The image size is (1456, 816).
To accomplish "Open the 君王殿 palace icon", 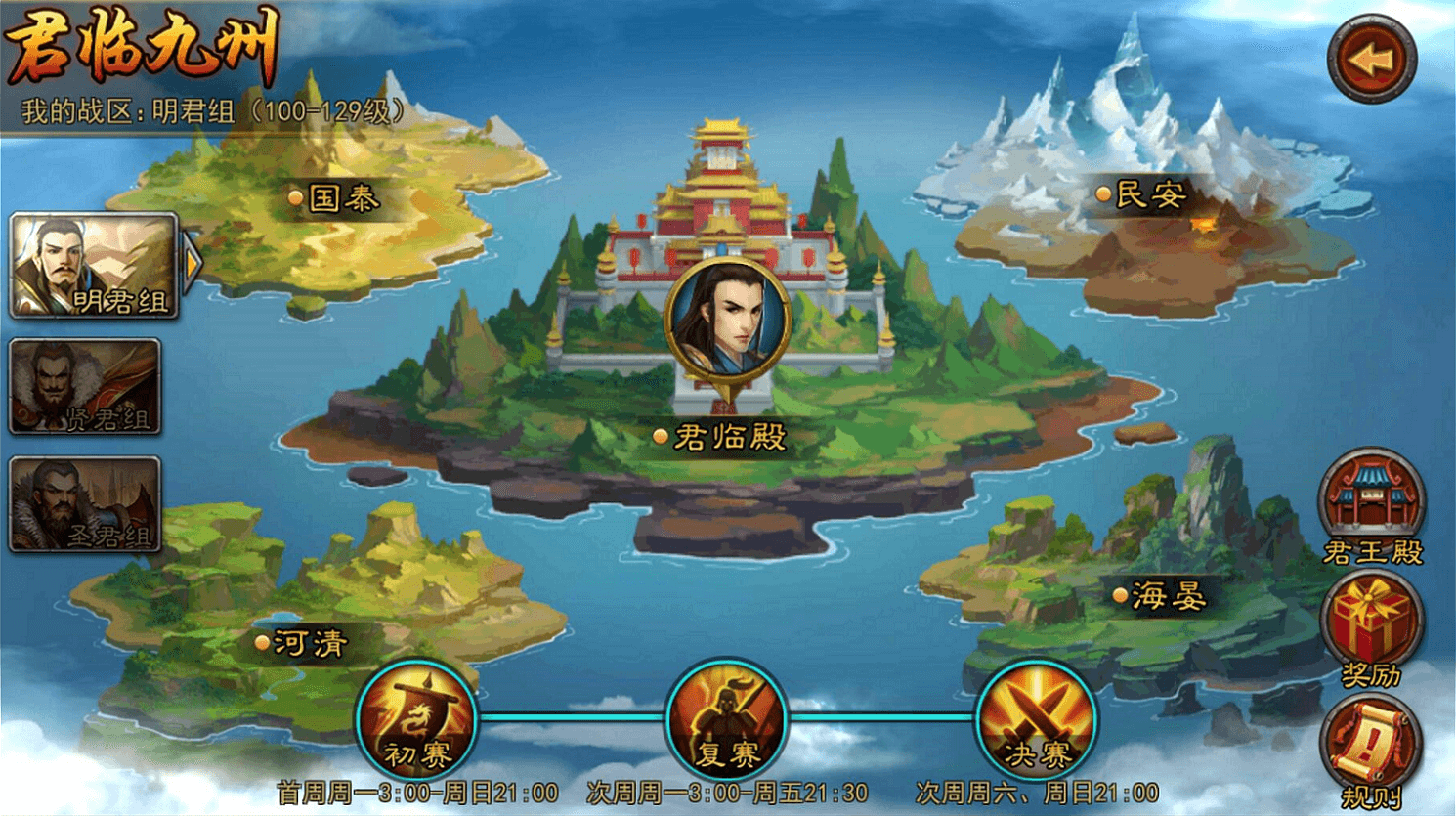I will coord(1371,500).
